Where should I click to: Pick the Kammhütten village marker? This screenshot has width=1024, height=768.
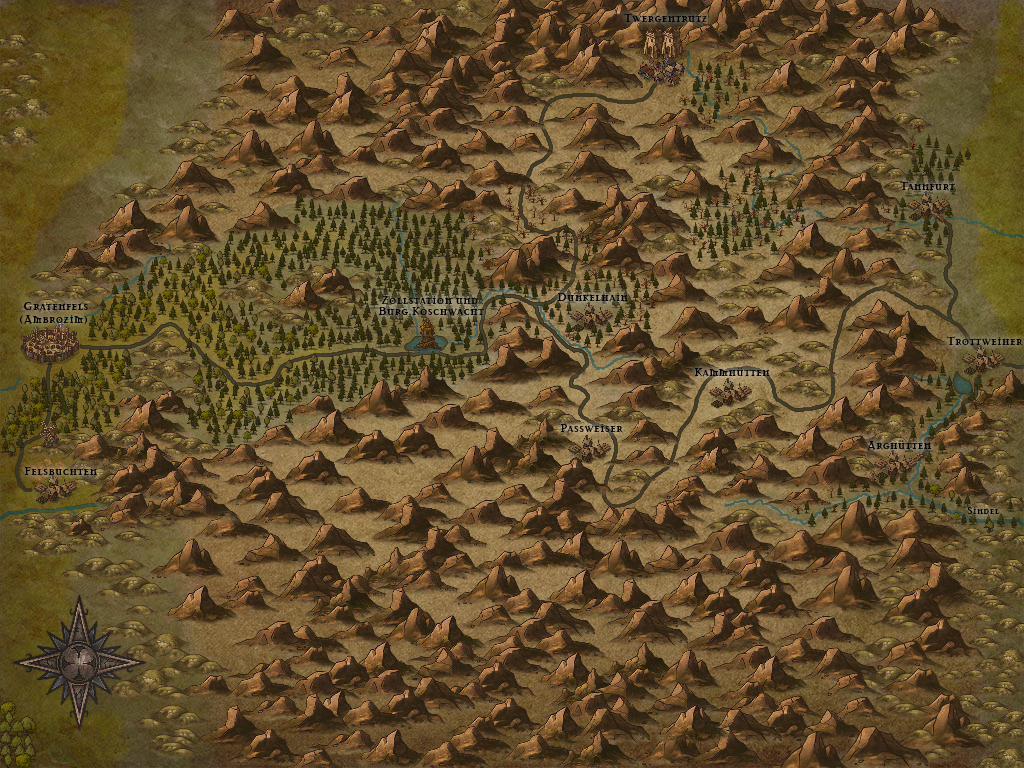(x=730, y=393)
